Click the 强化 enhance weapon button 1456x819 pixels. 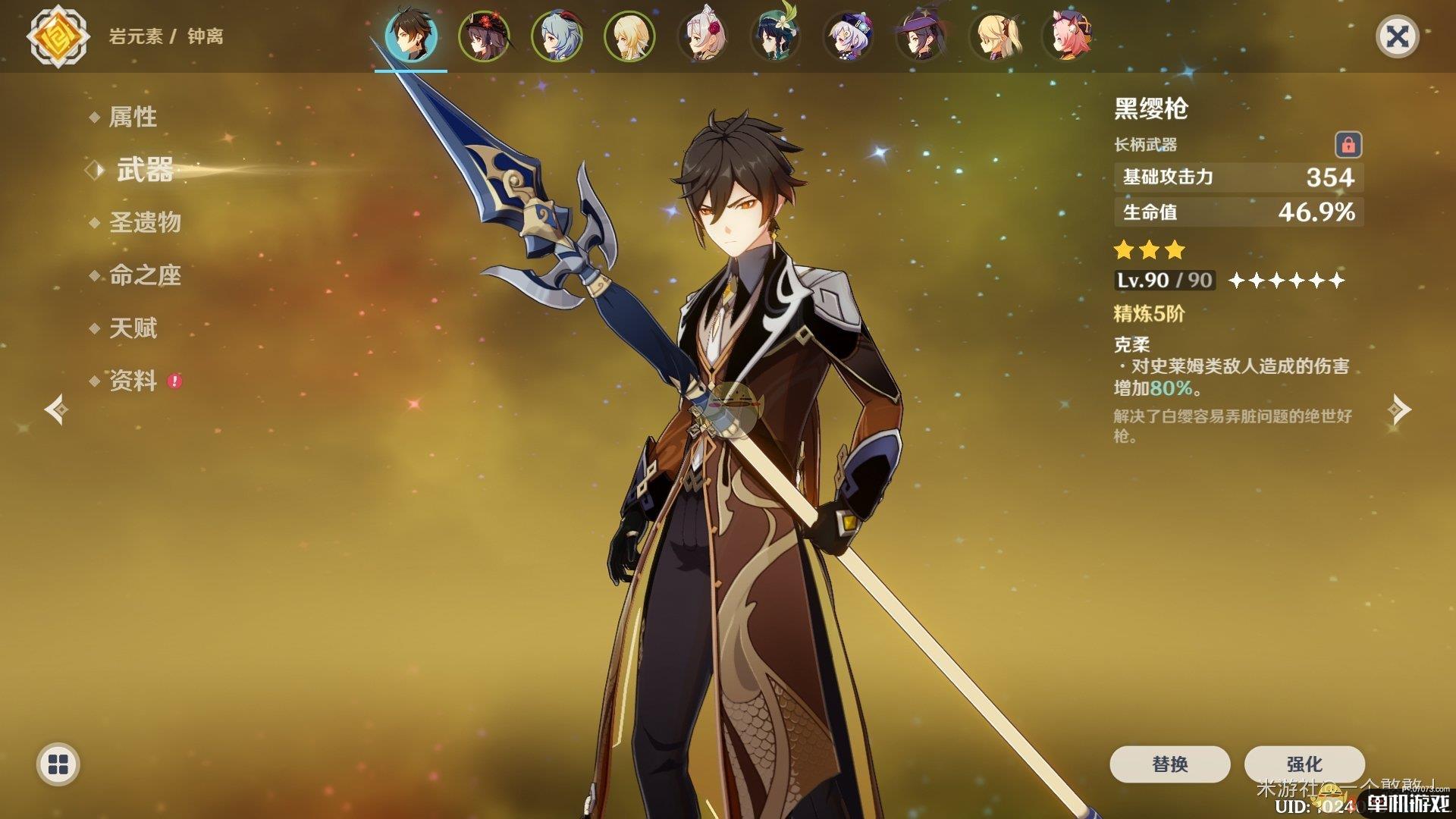[x=1304, y=764]
